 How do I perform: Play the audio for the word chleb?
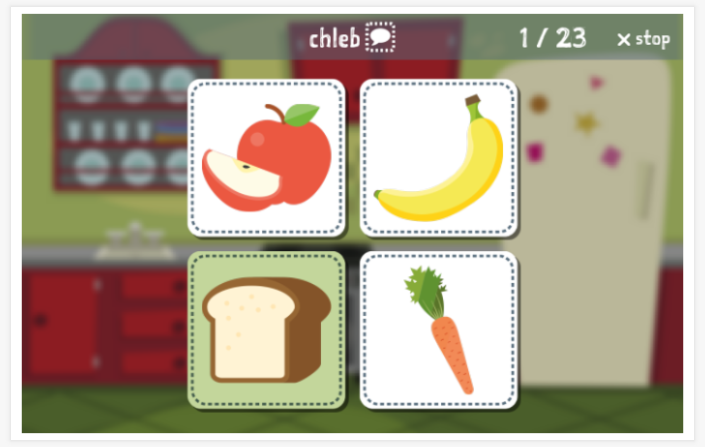[381, 38]
